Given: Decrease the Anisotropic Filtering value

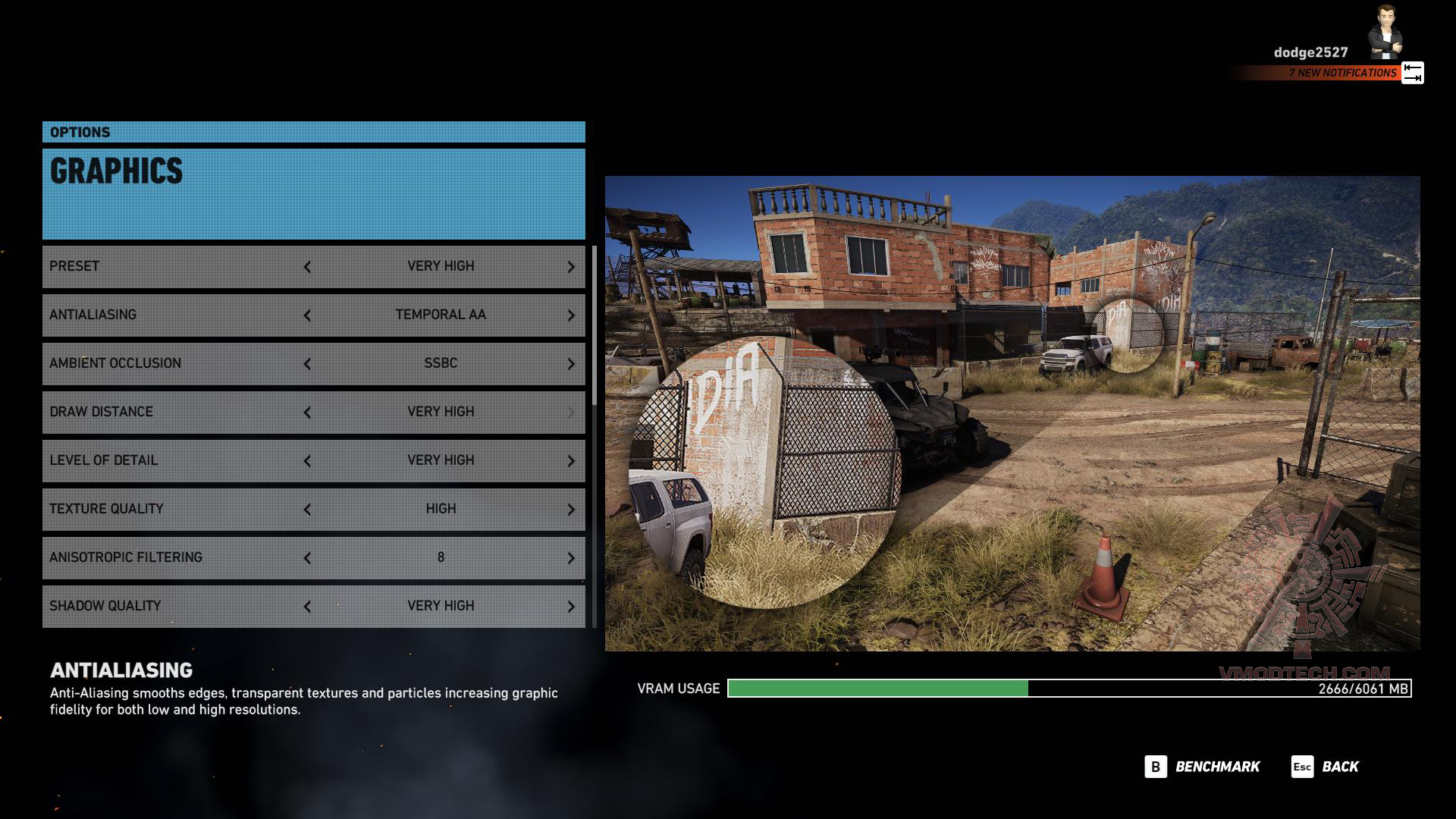Looking at the screenshot, I should [x=307, y=558].
